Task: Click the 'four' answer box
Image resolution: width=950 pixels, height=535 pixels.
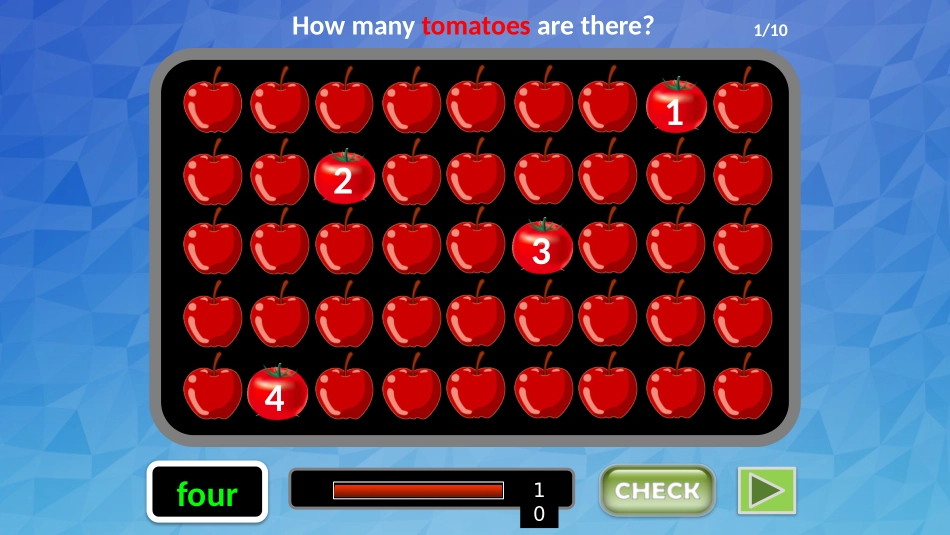Action: 207,492
